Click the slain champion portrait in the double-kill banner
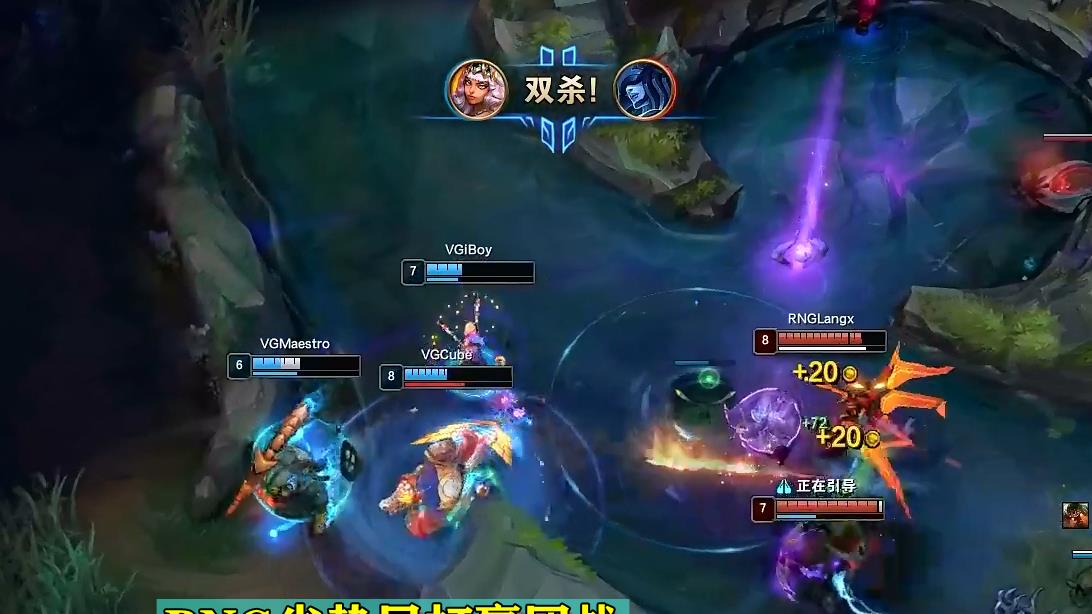 (x=644, y=89)
